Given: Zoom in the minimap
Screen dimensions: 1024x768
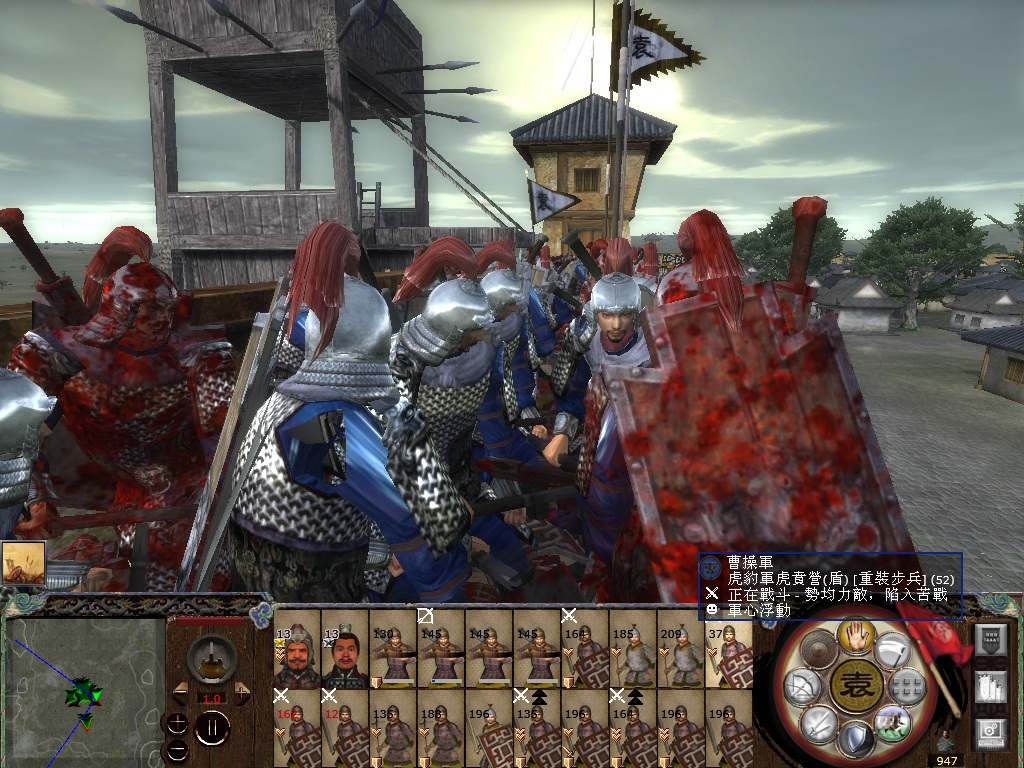Looking at the screenshot, I should click(x=177, y=722).
